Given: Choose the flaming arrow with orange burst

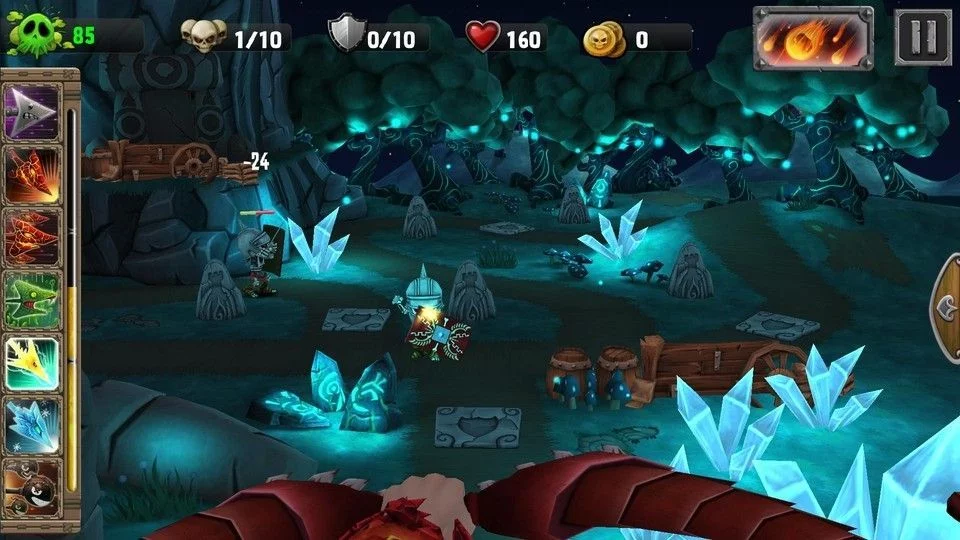Looking at the screenshot, I should click(x=33, y=173).
